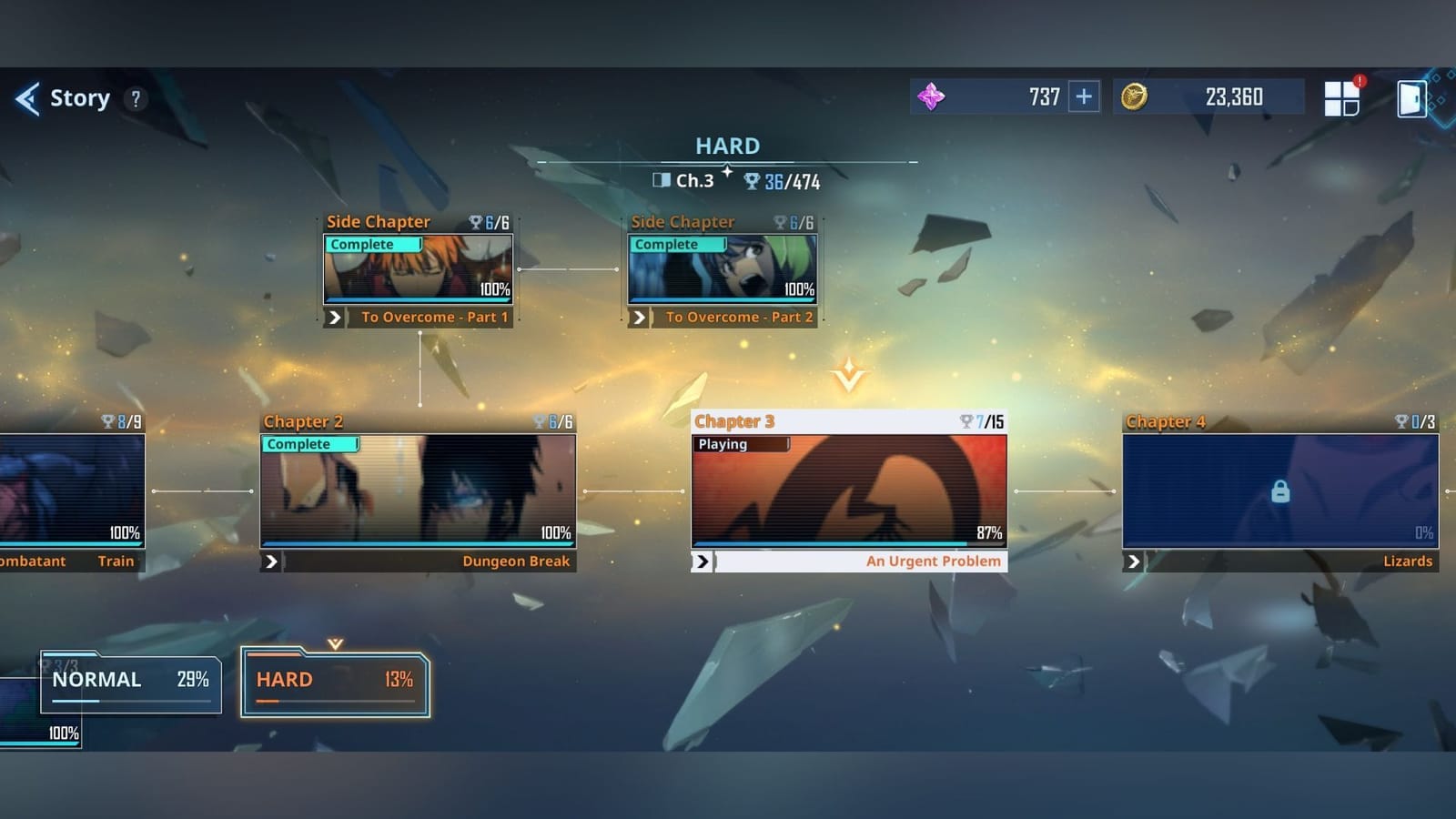The height and width of the screenshot is (819, 1456).
Task: Click the back arrow to leave Story
Action: (x=26, y=98)
